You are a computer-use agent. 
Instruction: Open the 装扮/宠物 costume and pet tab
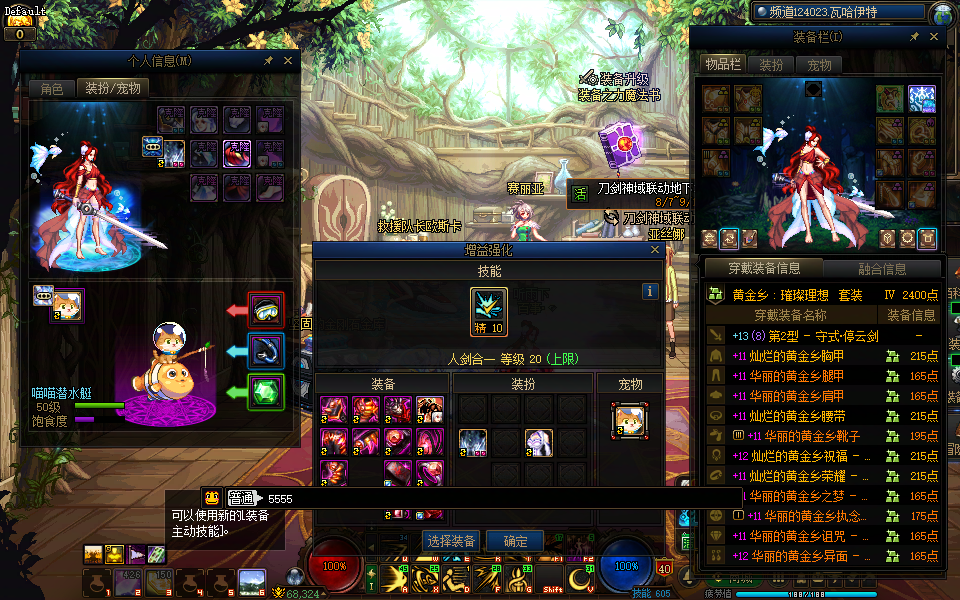click(x=114, y=88)
